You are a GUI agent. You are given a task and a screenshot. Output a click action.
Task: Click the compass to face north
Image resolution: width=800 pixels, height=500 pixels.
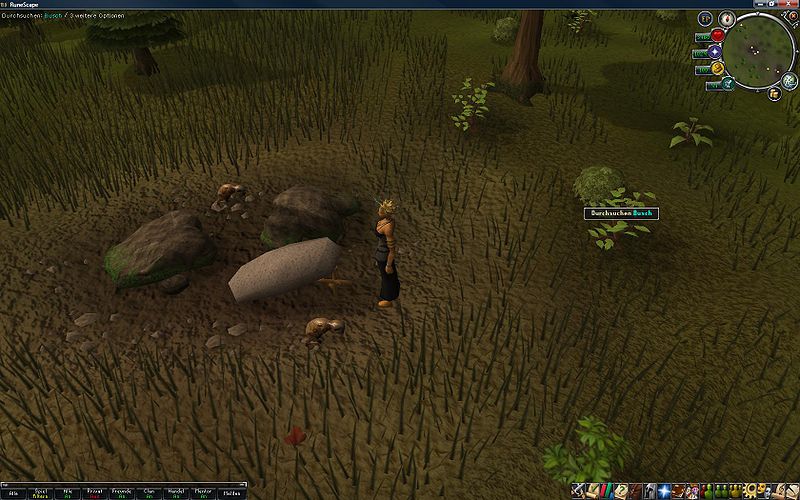click(x=728, y=20)
